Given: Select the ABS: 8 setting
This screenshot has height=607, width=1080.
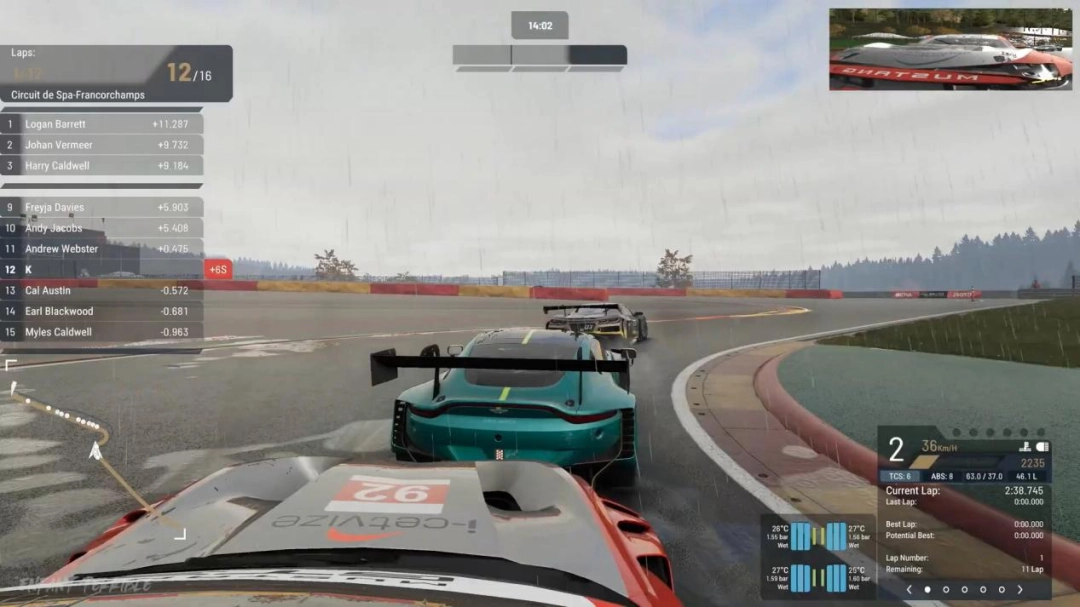Looking at the screenshot, I should (942, 476).
